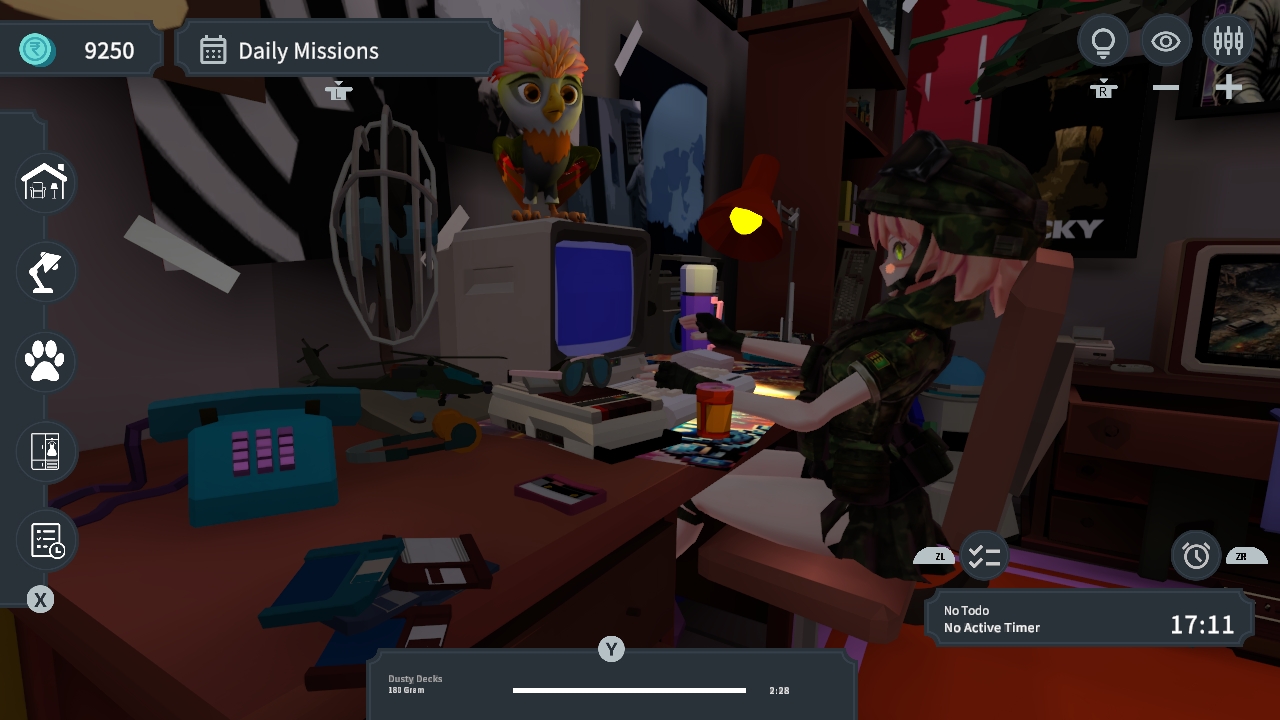Viewport: 1280px width, 720px height.
Task: Open the Daily Missions panel
Action: click(x=338, y=48)
